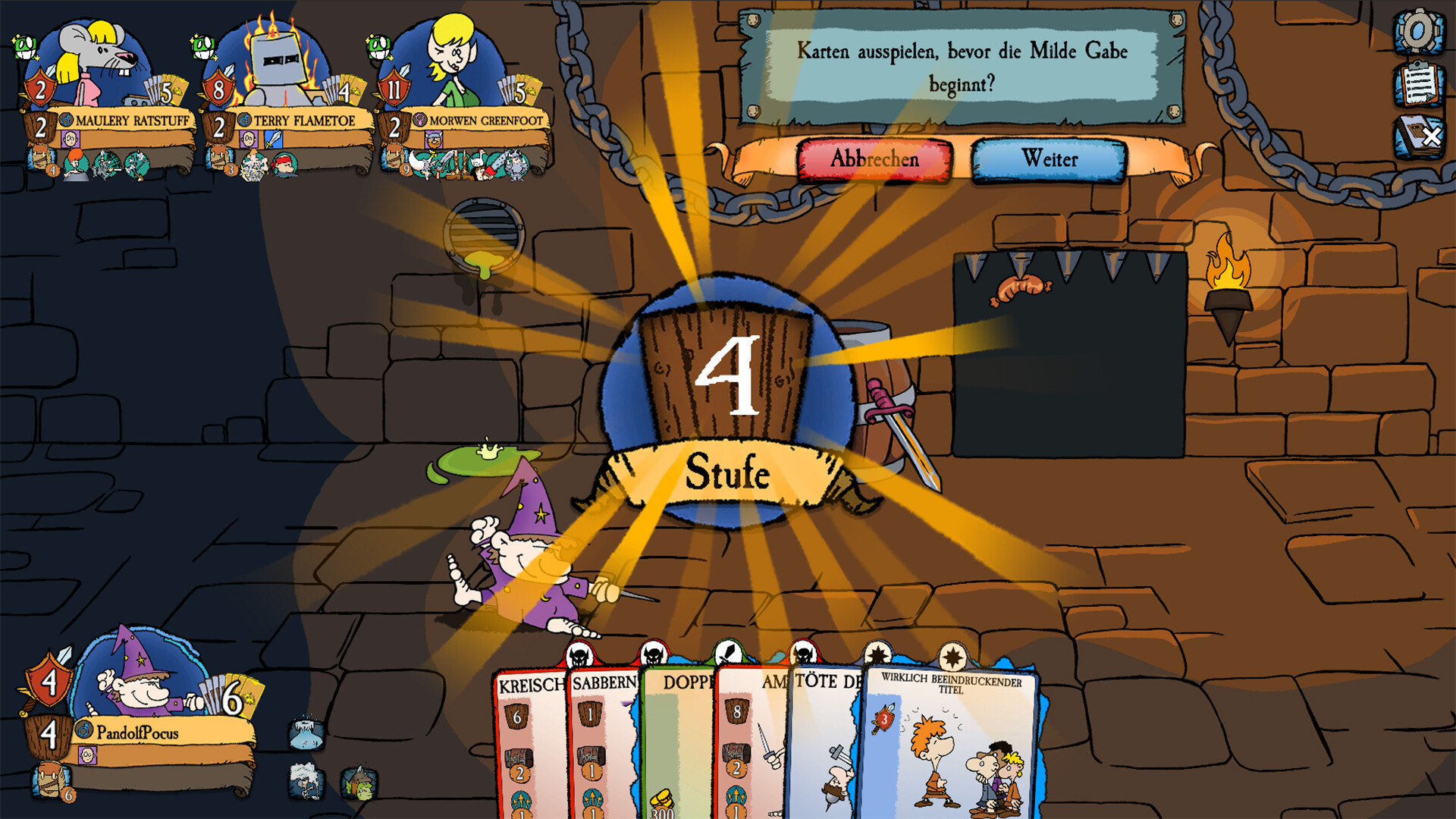1456x819 pixels.
Task: Open the settings gear icon
Action: click(x=1417, y=32)
